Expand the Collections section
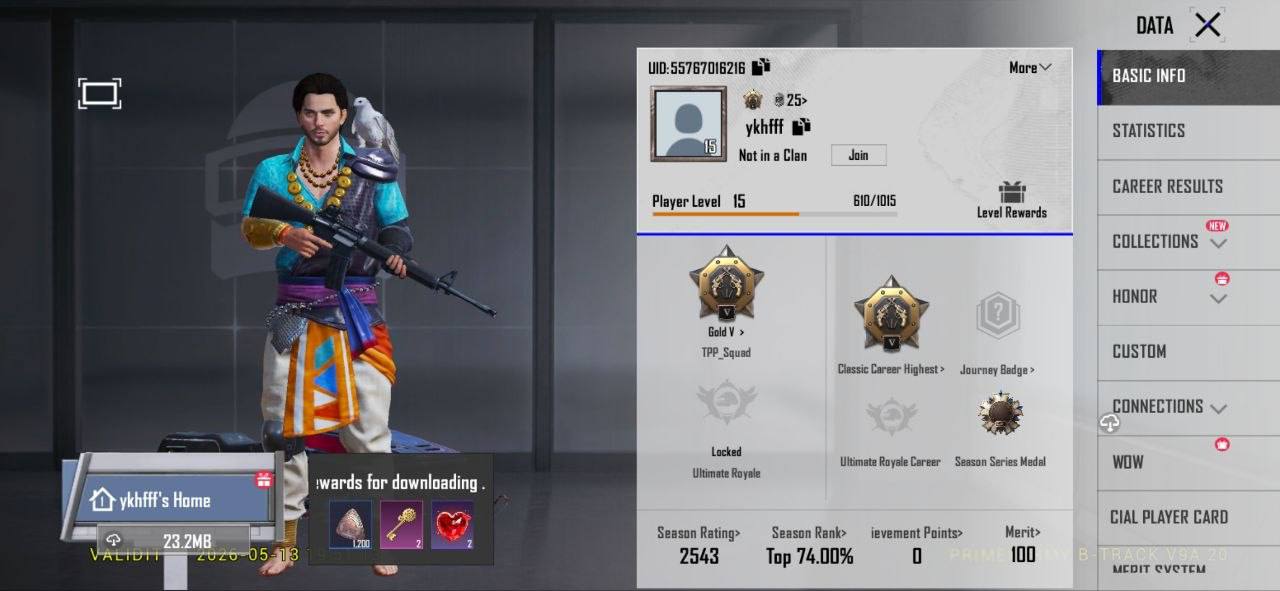The image size is (1280, 591). point(1166,241)
